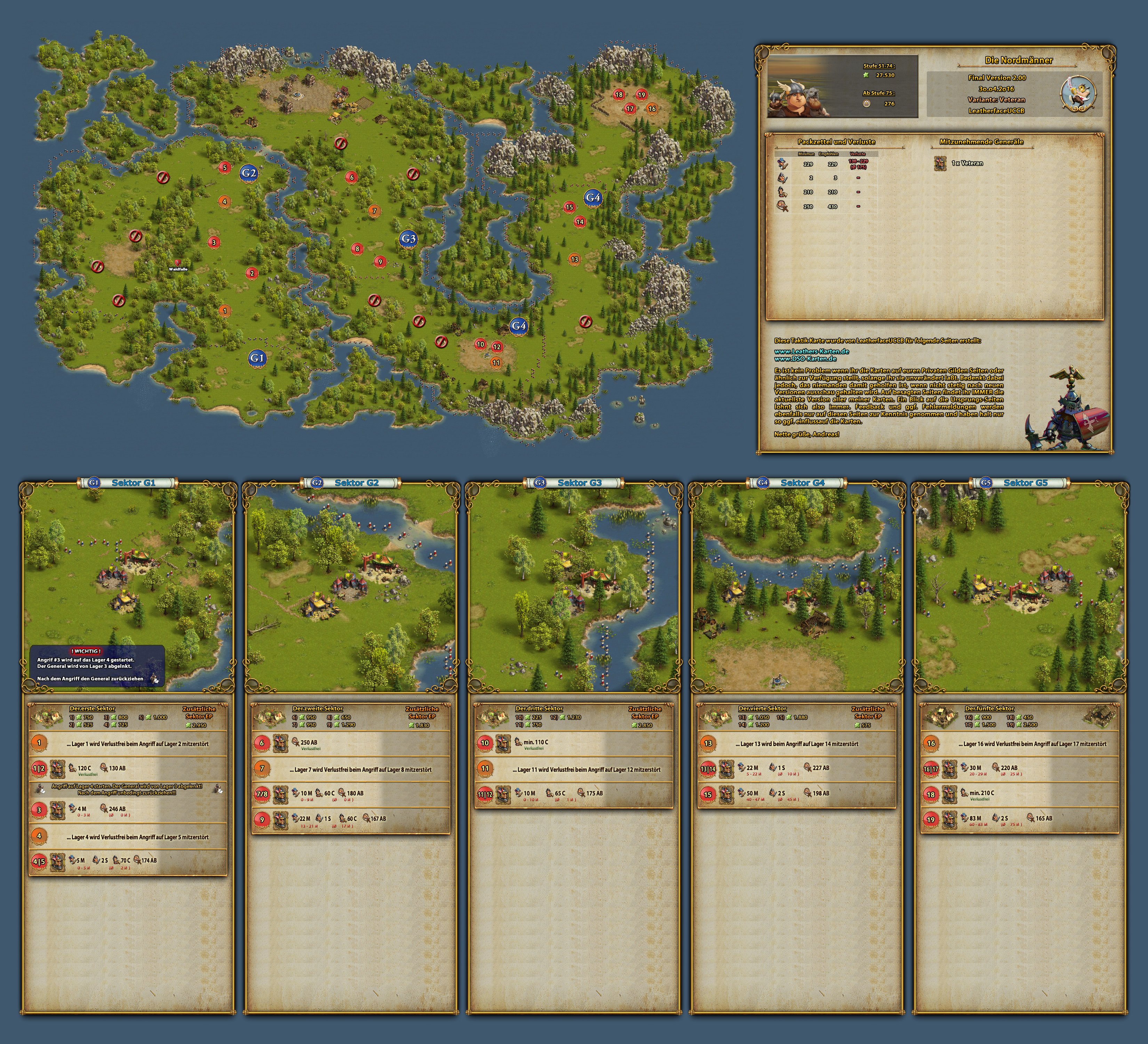The width and height of the screenshot is (1148, 1044).
Task: Choose camp 5 marker on the island map
Action: coord(224,167)
